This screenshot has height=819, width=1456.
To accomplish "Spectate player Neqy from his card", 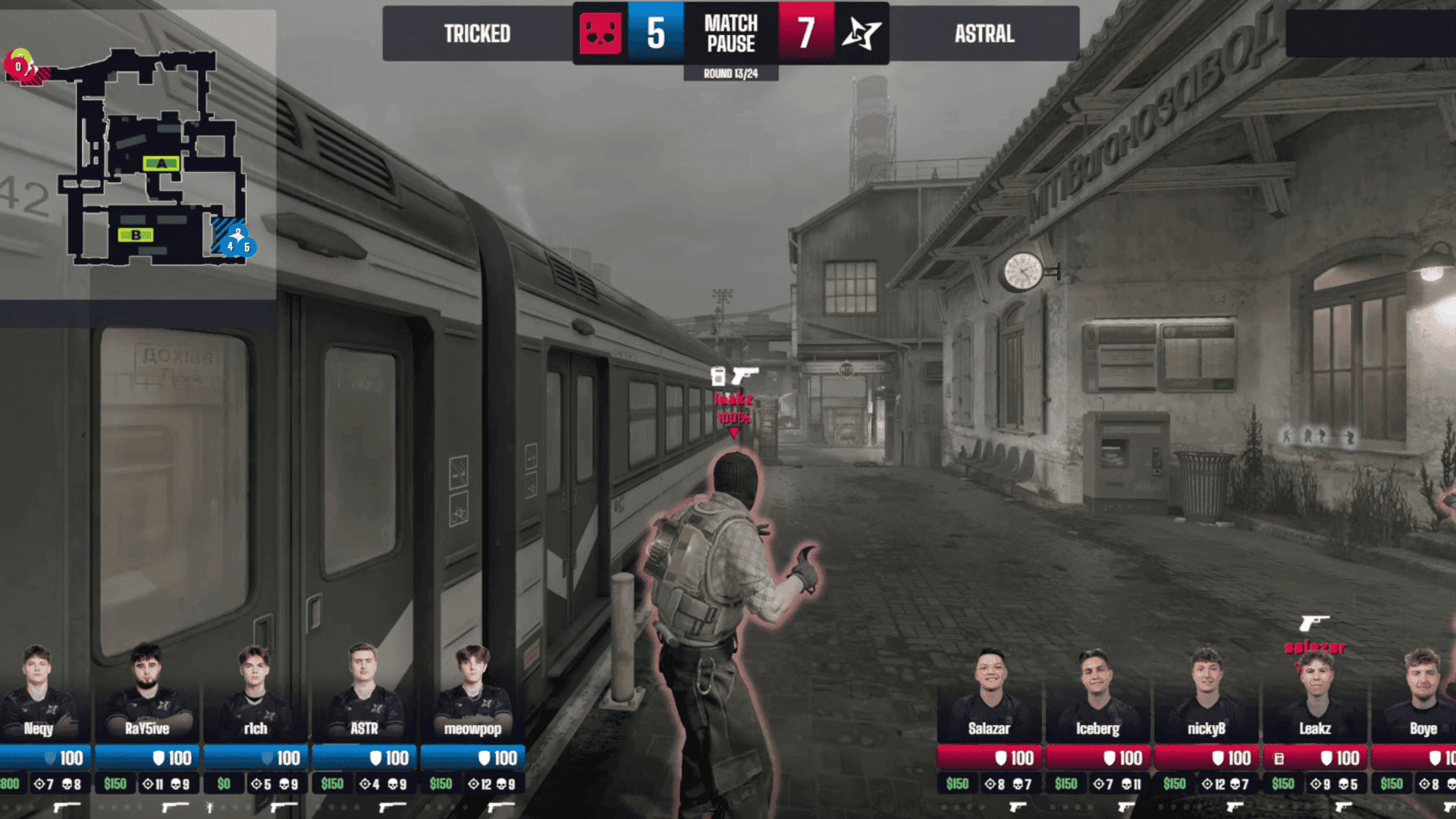I will 38,694.
